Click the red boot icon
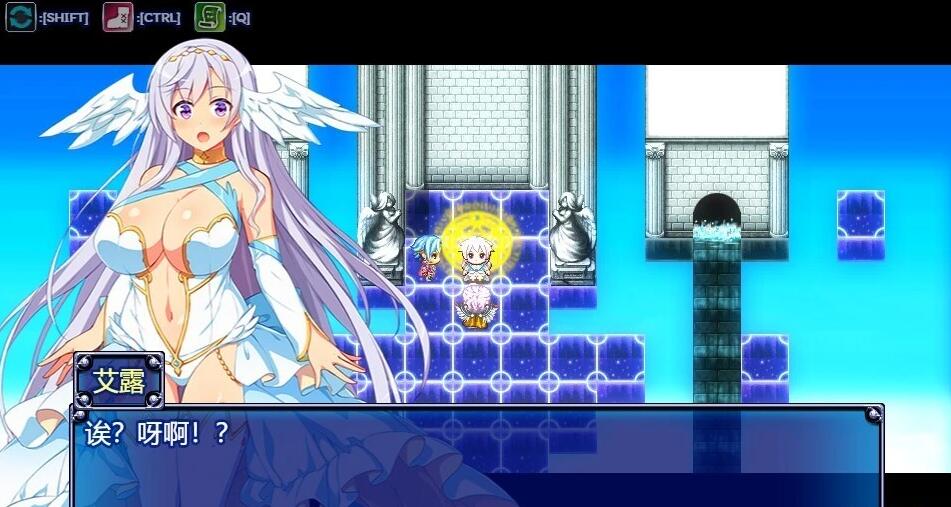Screen dimensions: 951x507 click(117, 17)
